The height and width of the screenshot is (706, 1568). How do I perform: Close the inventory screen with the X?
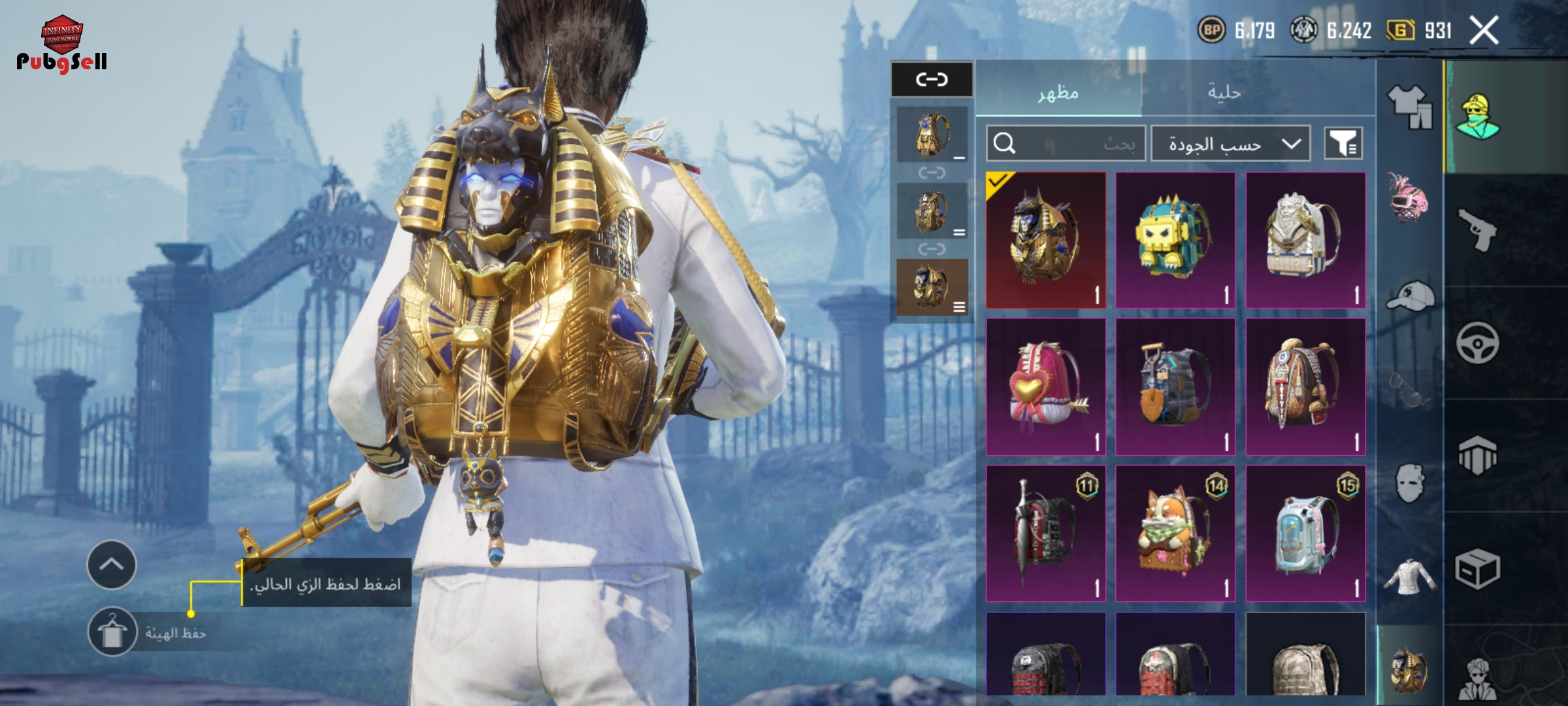[x=1484, y=30]
